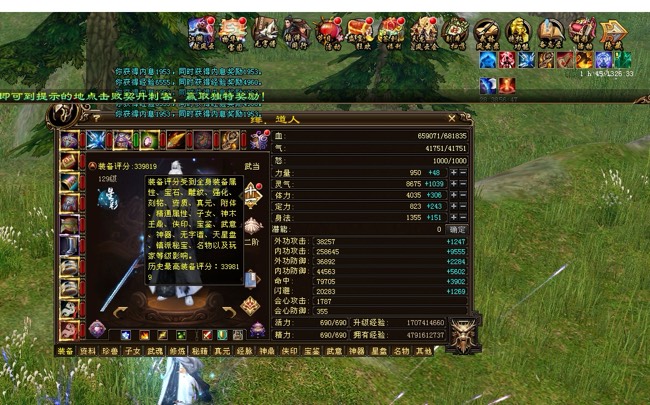Screen dimensions: 650x405
Task: Remove a point from 身法 with minus
Action: tap(463, 216)
